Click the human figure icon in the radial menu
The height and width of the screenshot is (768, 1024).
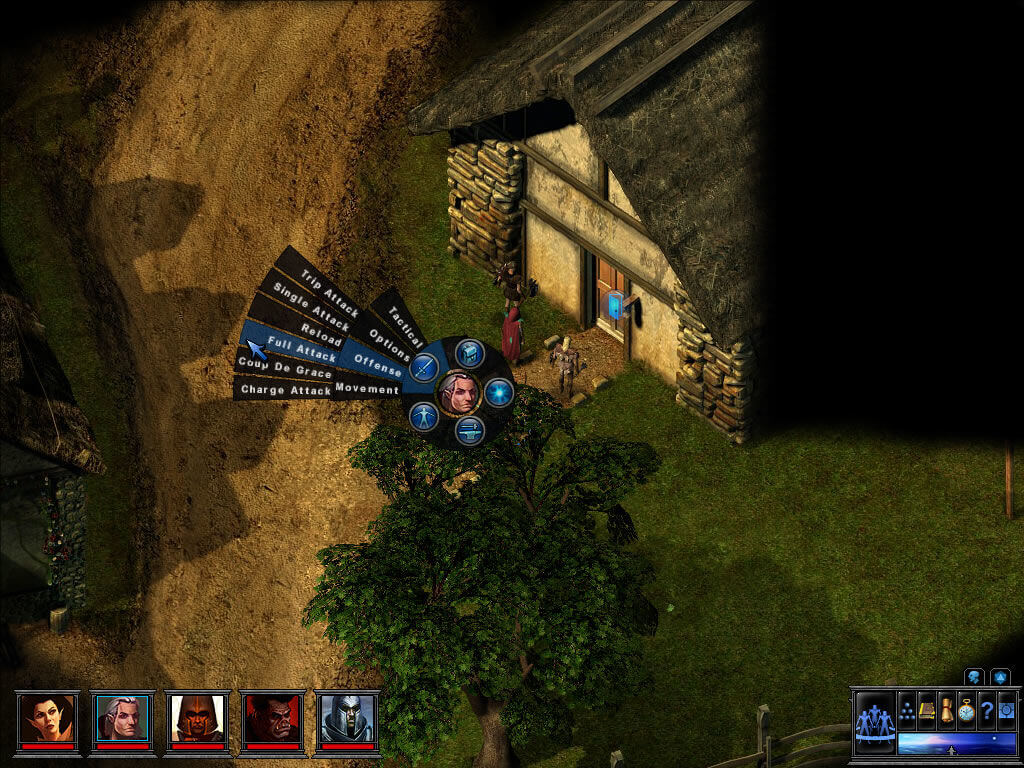click(x=424, y=415)
